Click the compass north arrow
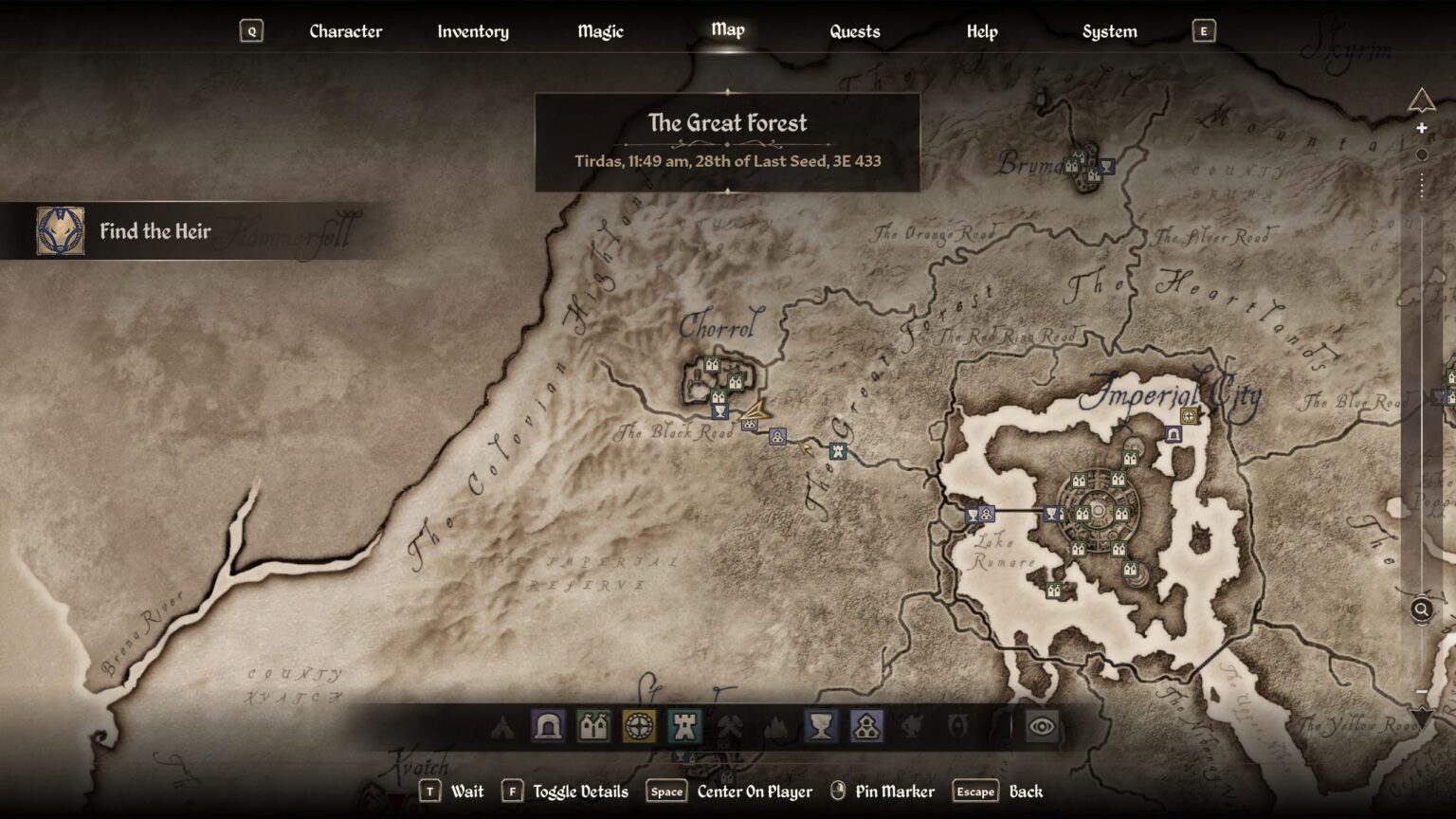This screenshot has height=819, width=1456. point(1421,98)
